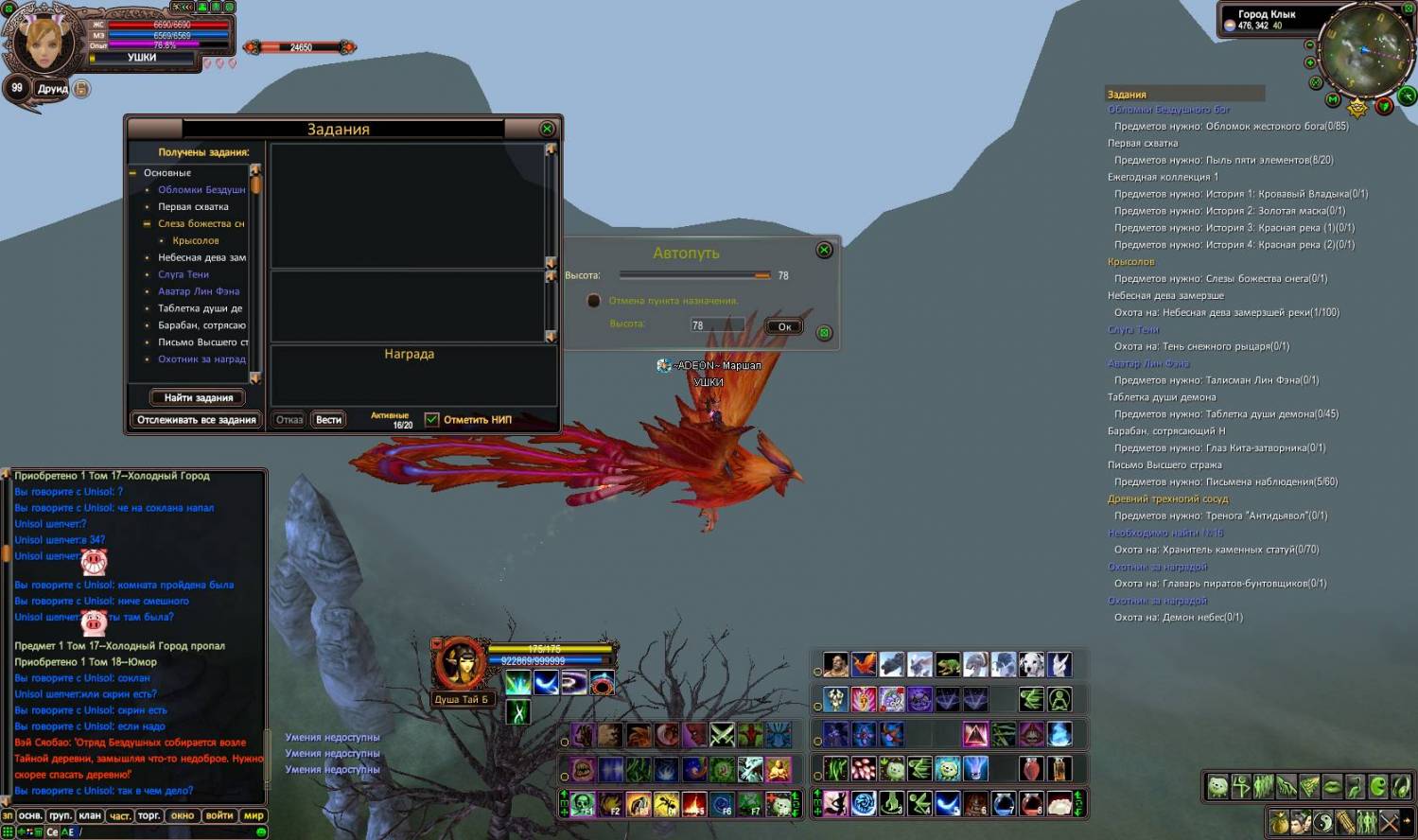Collapse the Основные quest category
Screen dimensions: 1418x840
tap(133, 173)
